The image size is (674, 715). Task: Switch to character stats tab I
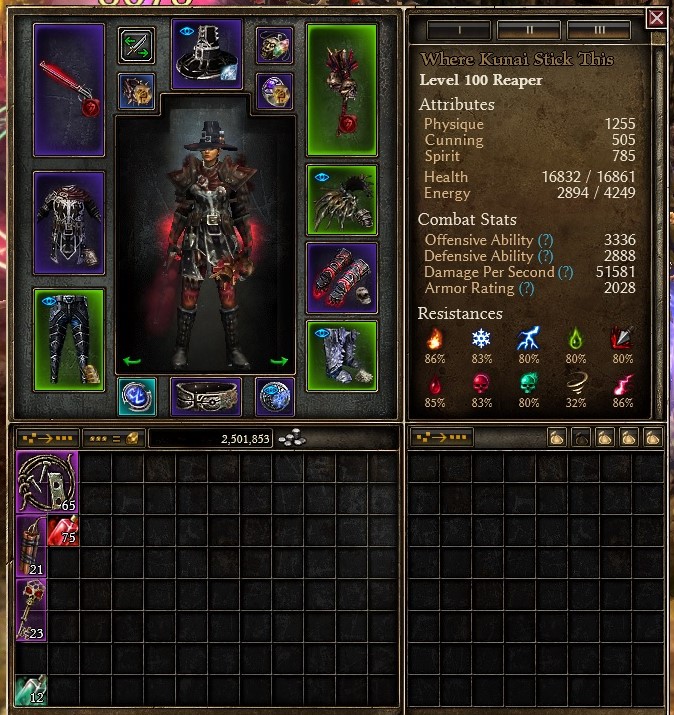459,29
